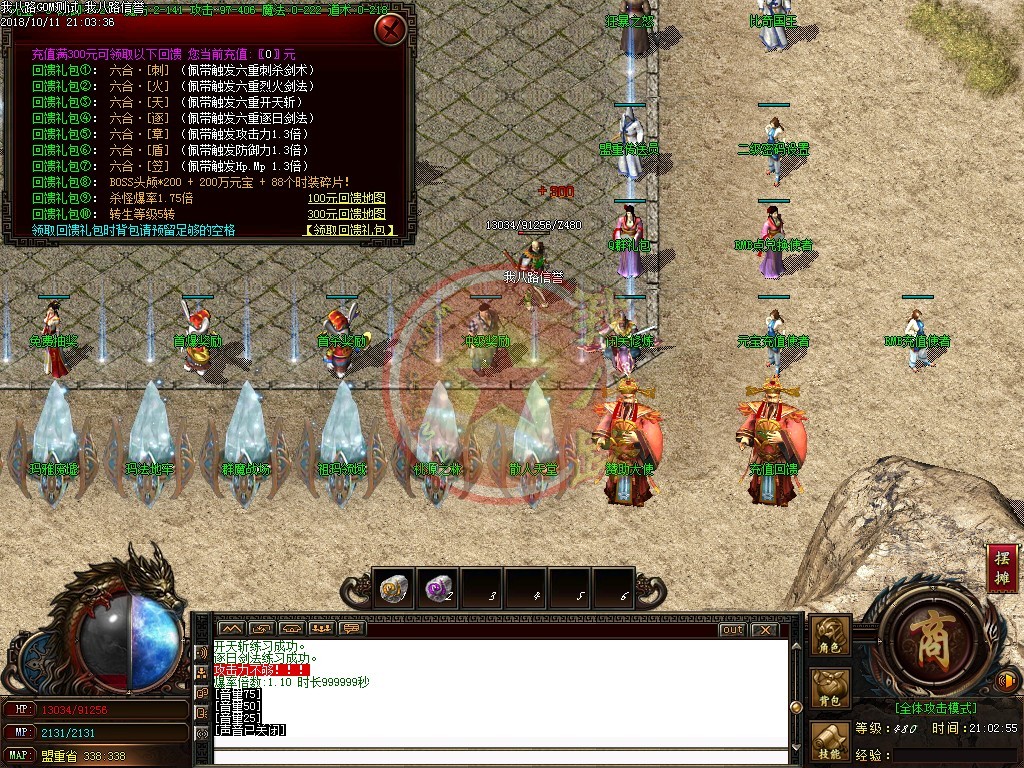Open the 100元回馈地图 link
Screen dimensions: 1024x768
[x=346, y=198]
